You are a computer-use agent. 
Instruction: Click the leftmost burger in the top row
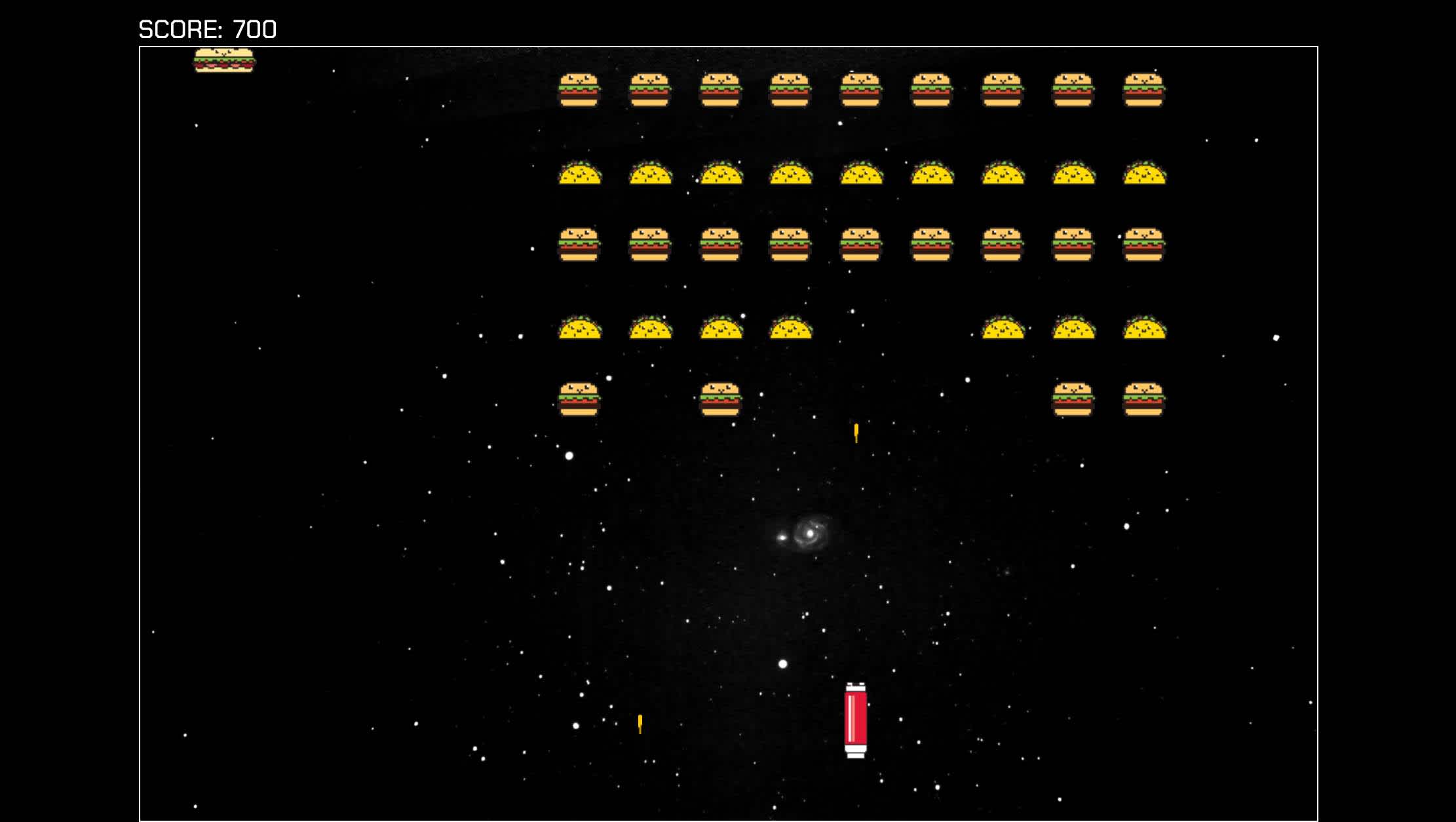[580, 88]
